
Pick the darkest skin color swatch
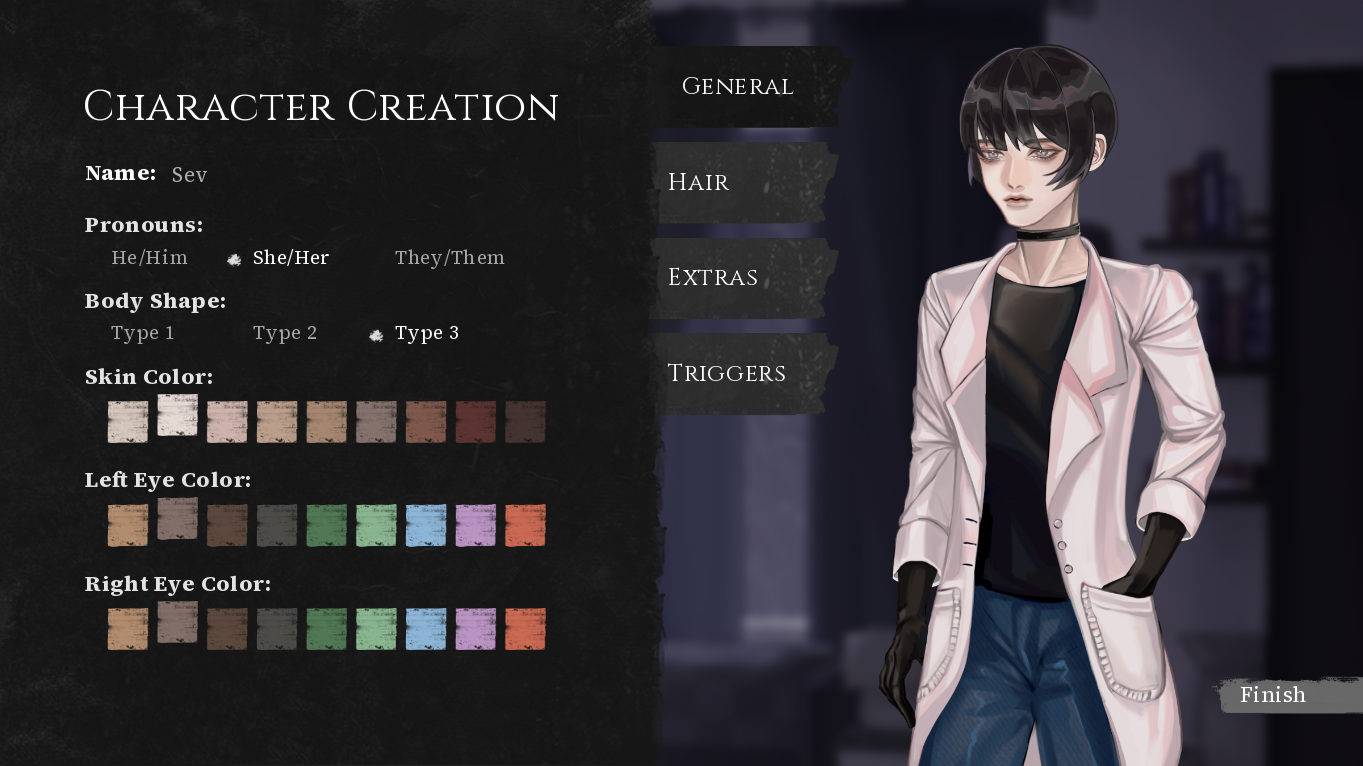[526, 421]
